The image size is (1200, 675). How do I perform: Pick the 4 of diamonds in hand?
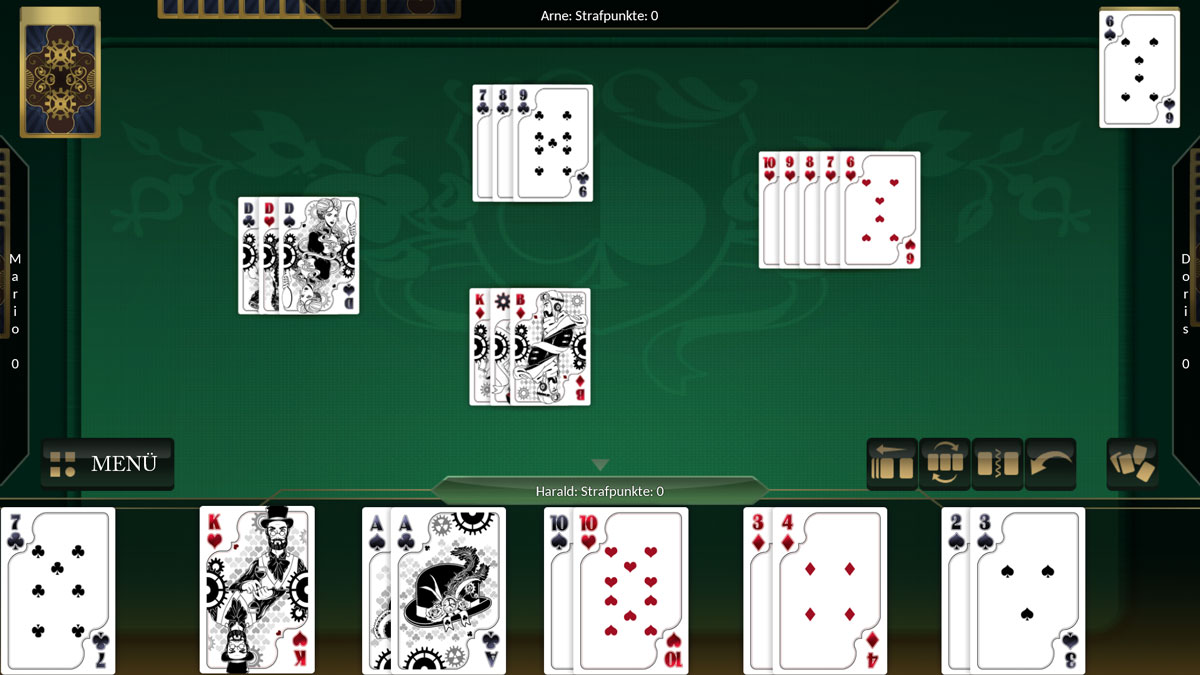(x=828, y=589)
